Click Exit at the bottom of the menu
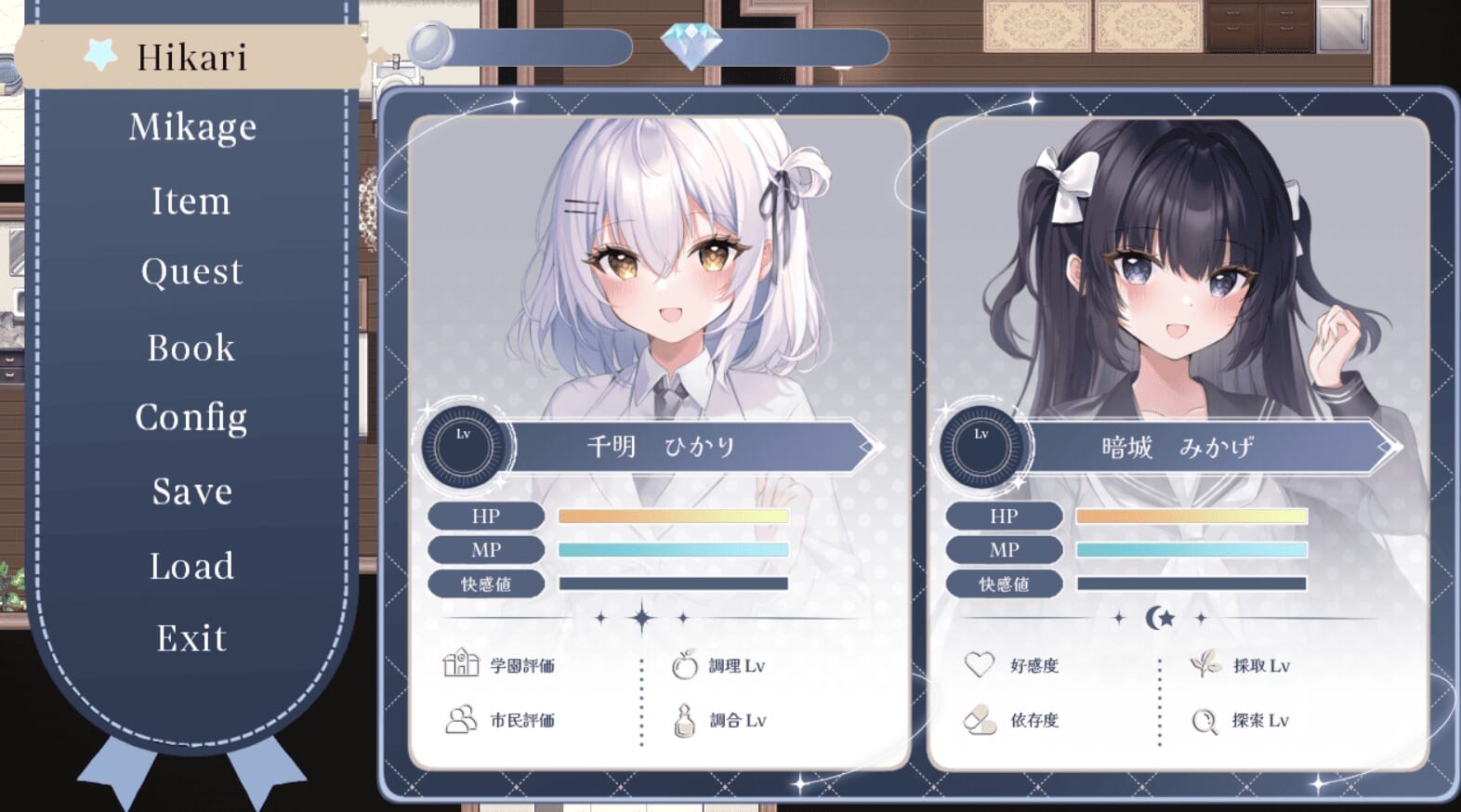The image size is (1461, 812). click(191, 637)
